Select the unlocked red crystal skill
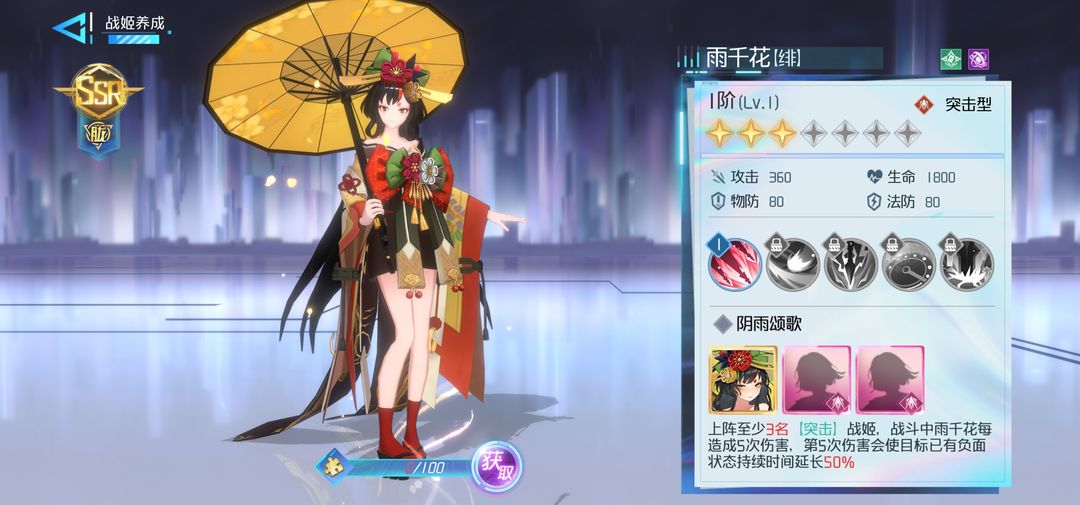The height and width of the screenshot is (505, 1080). pos(735,264)
